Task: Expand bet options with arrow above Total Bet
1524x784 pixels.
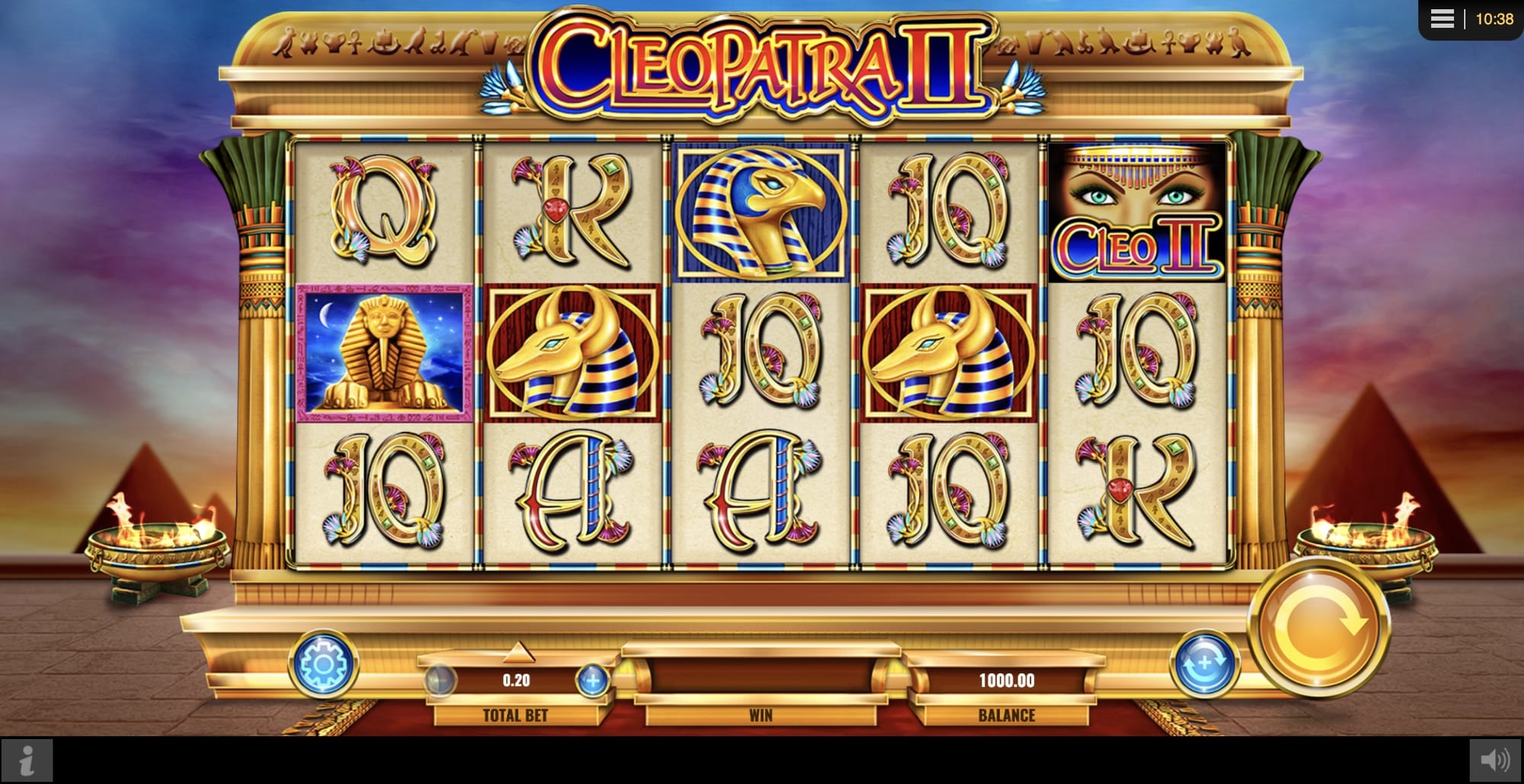Action: [519, 652]
